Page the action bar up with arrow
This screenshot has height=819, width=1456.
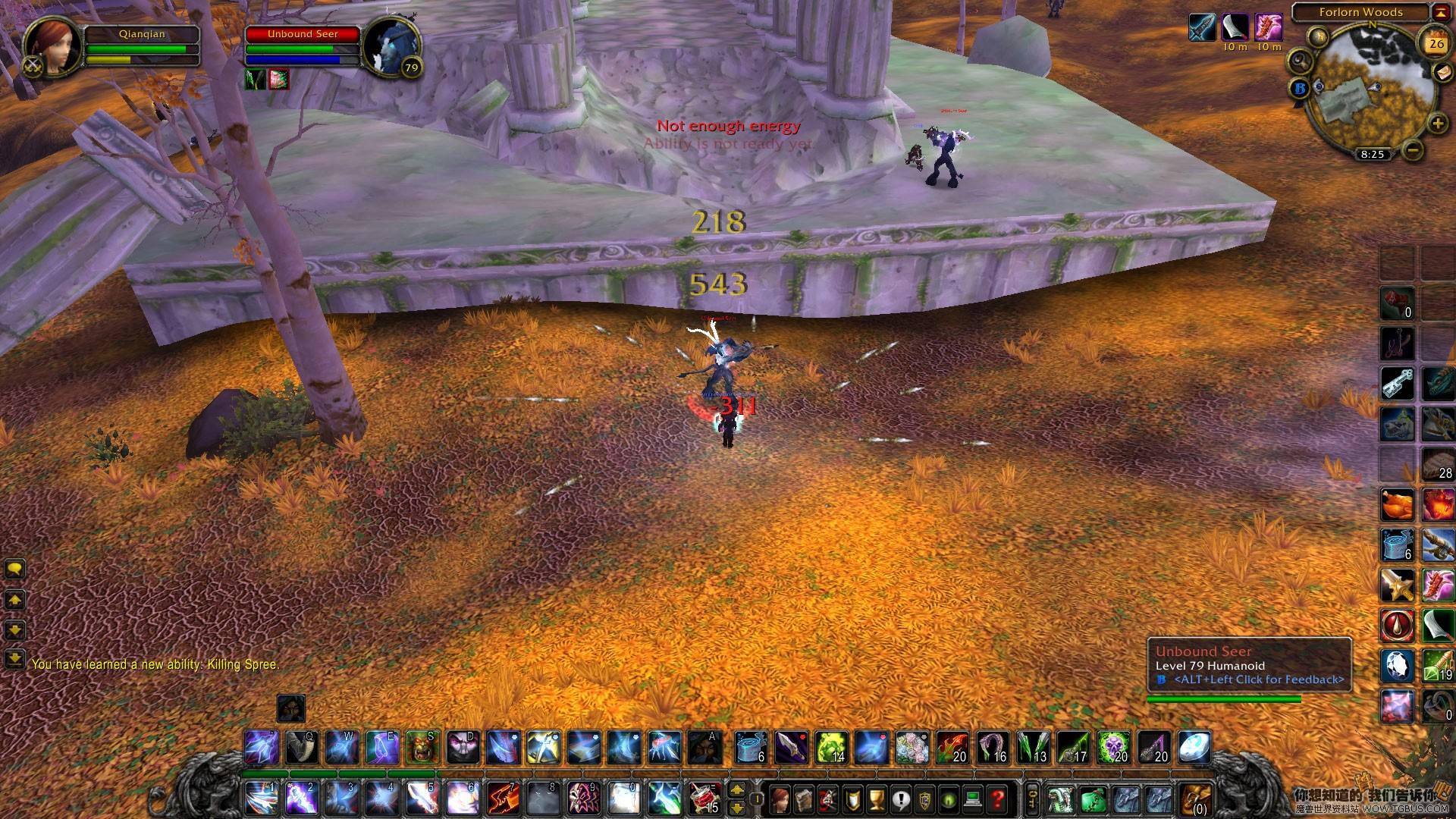click(736, 790)
